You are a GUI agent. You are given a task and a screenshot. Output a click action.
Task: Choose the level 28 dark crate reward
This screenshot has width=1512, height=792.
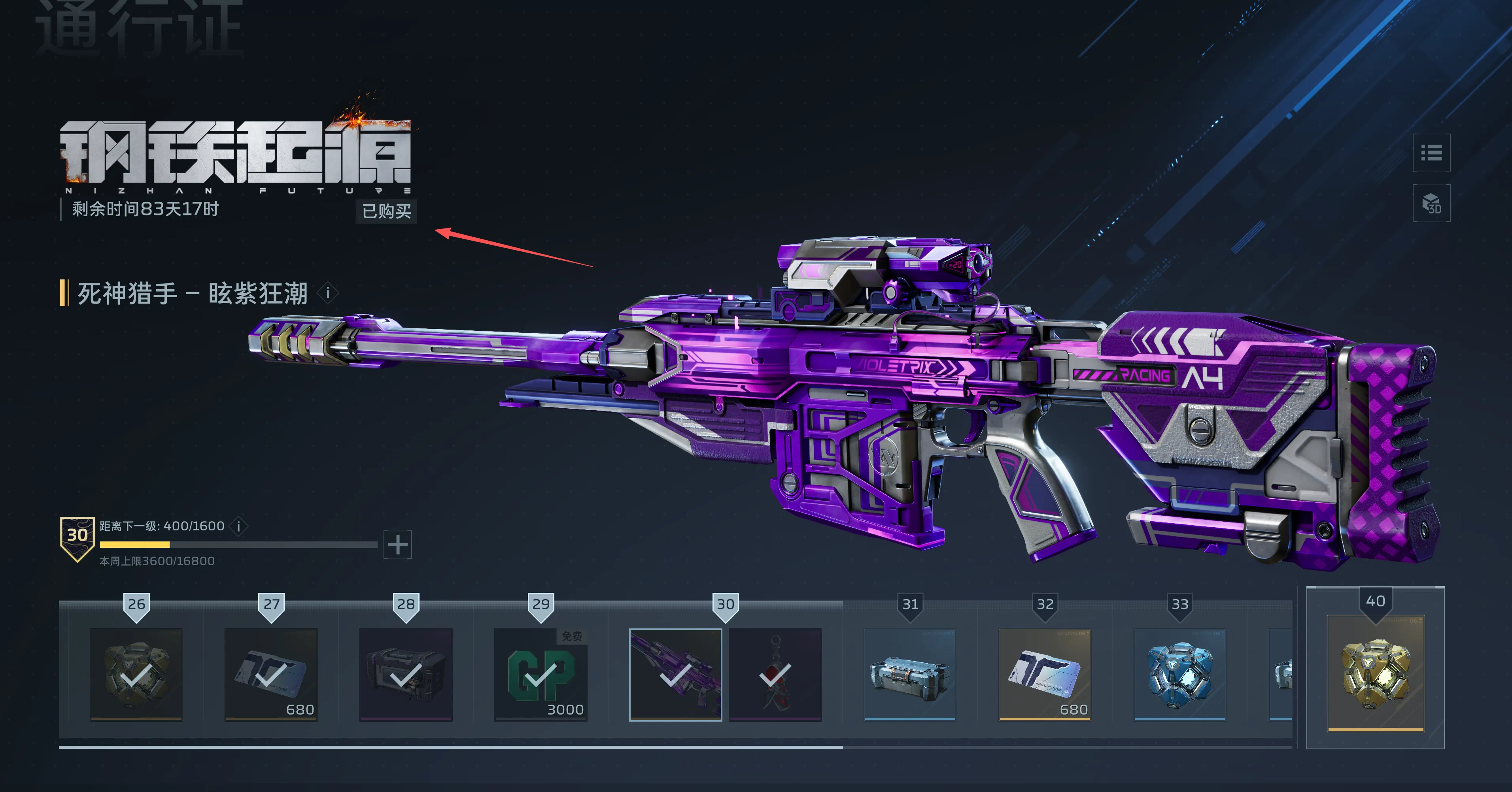click(x=406, y=674)
